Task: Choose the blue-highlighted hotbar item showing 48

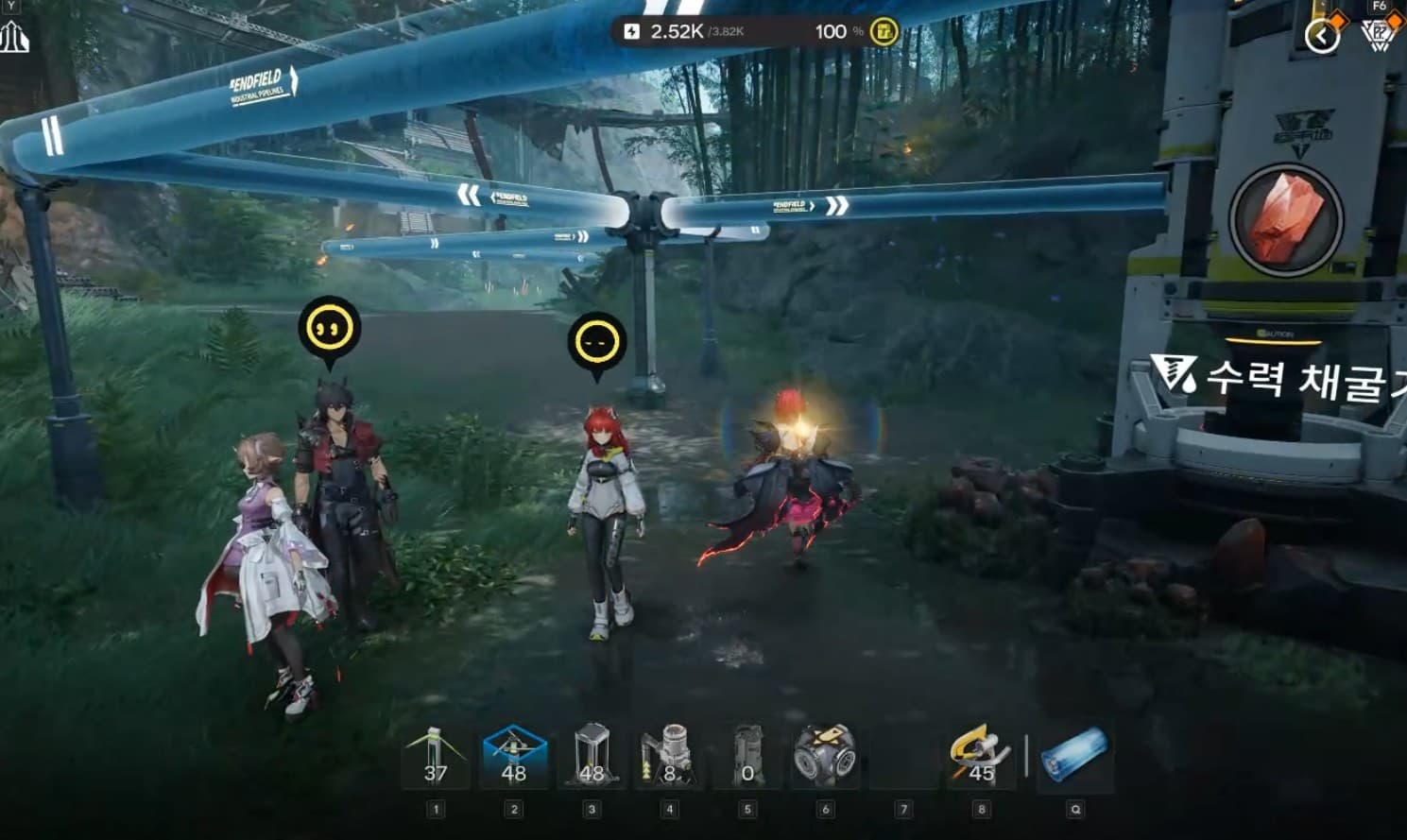Action: click(x=513, y=758)
